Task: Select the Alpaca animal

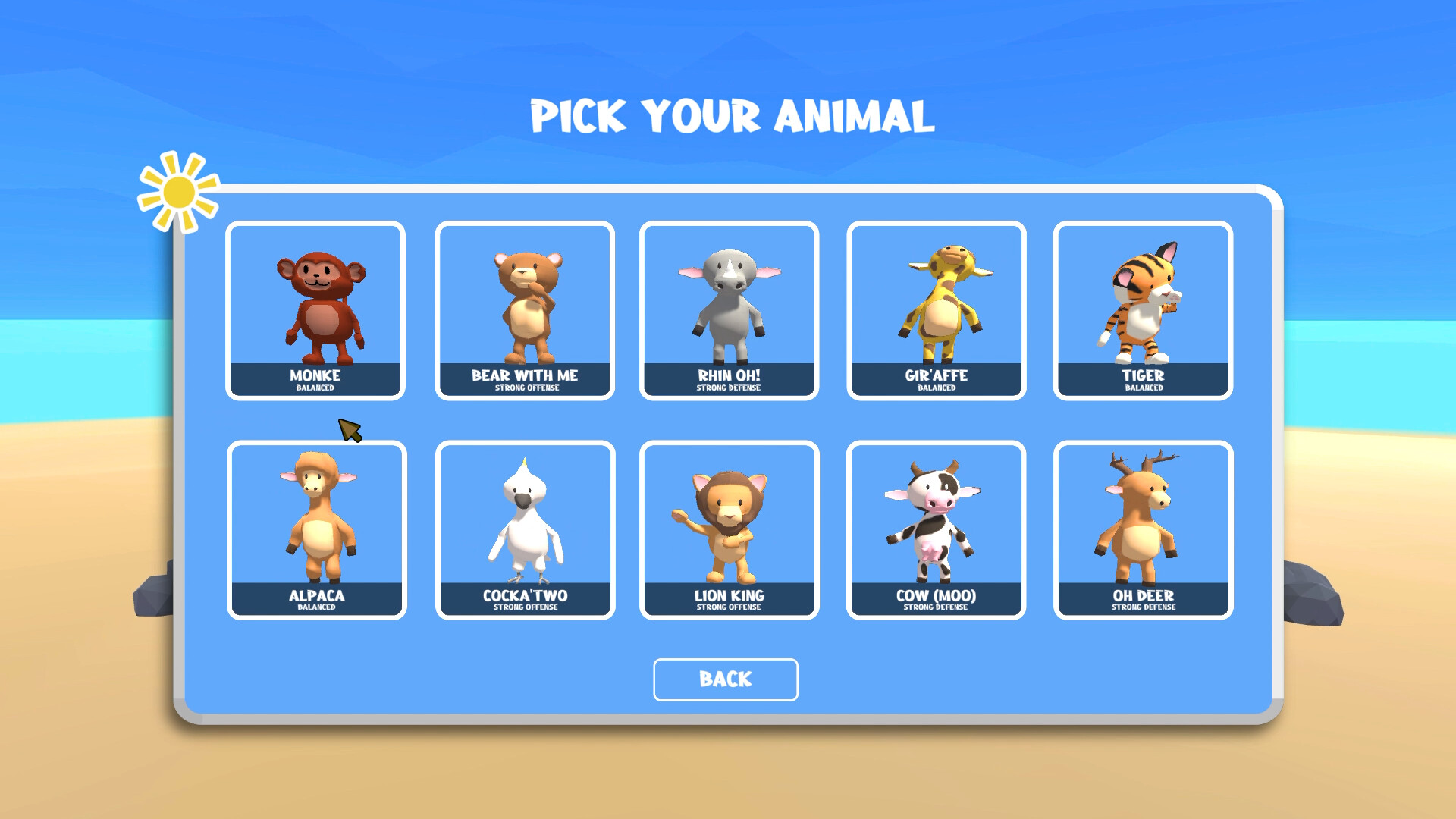Action: (315, 529)
